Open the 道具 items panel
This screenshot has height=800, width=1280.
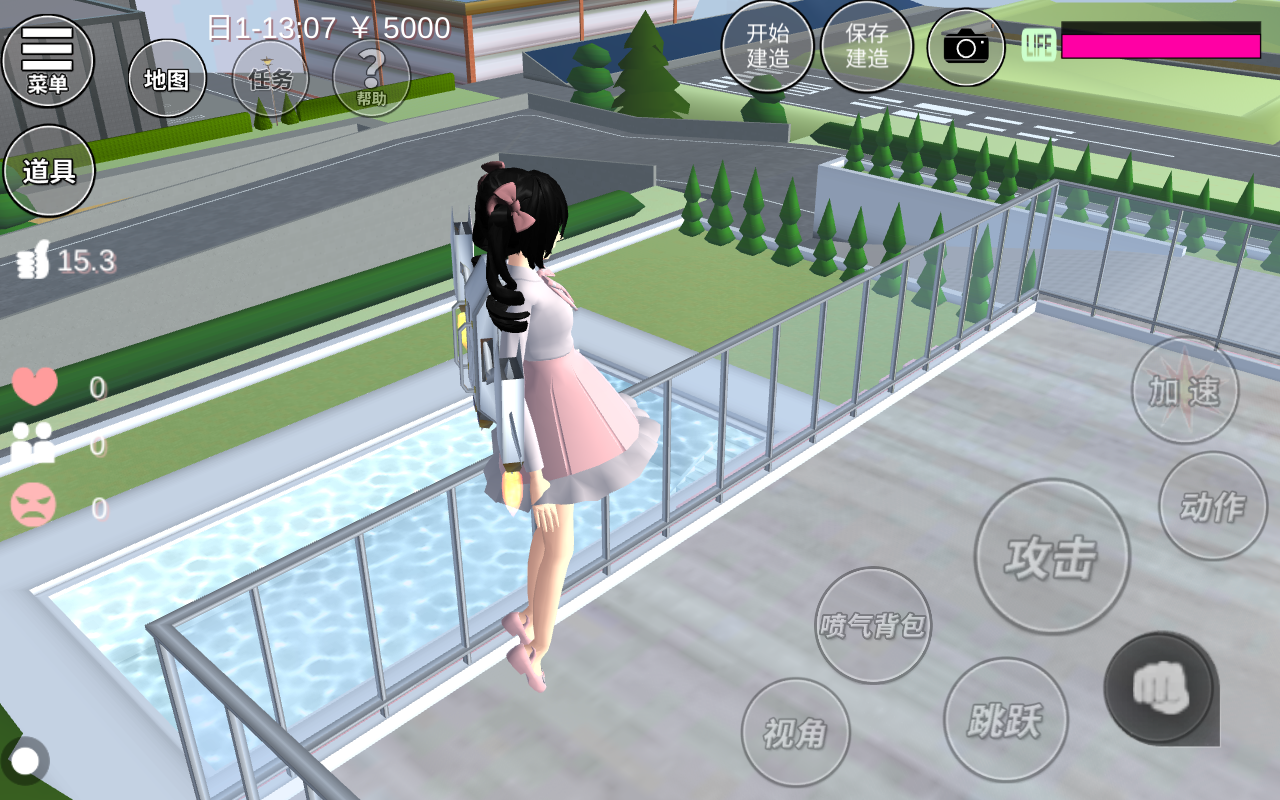[x=49, y=171]
